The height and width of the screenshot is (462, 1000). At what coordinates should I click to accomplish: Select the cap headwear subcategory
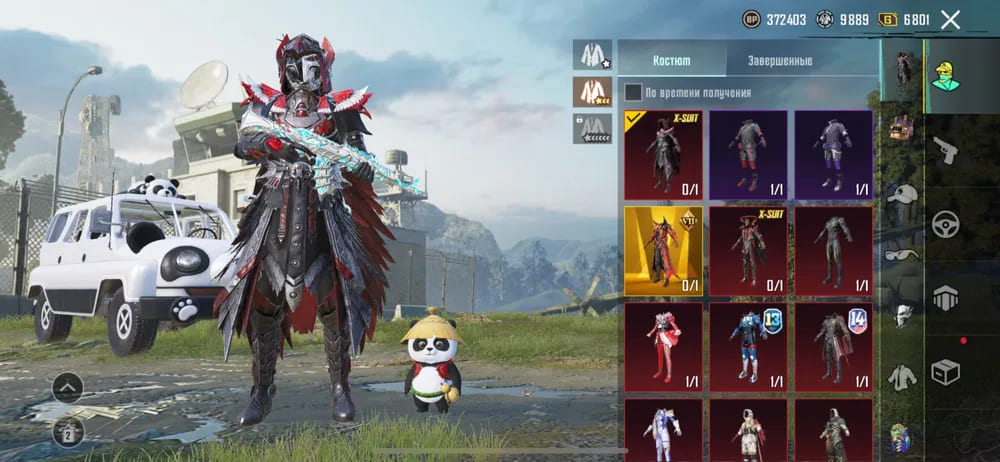pos(903,194)
